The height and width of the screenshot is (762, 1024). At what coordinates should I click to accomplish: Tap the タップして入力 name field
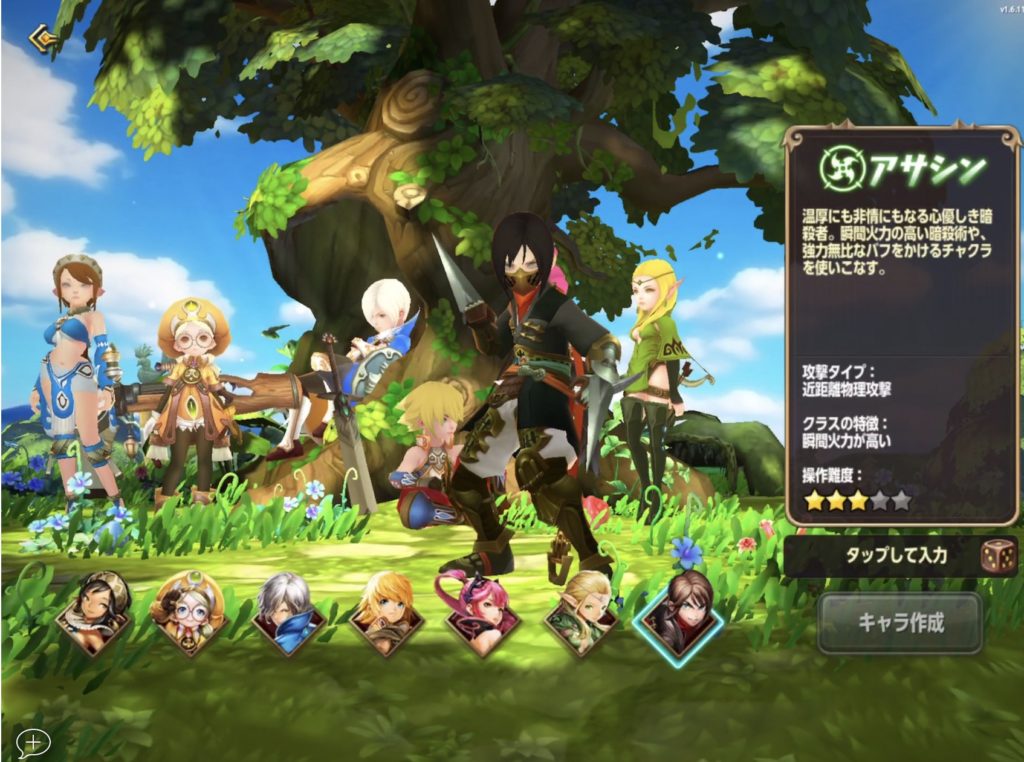point(880,554)
